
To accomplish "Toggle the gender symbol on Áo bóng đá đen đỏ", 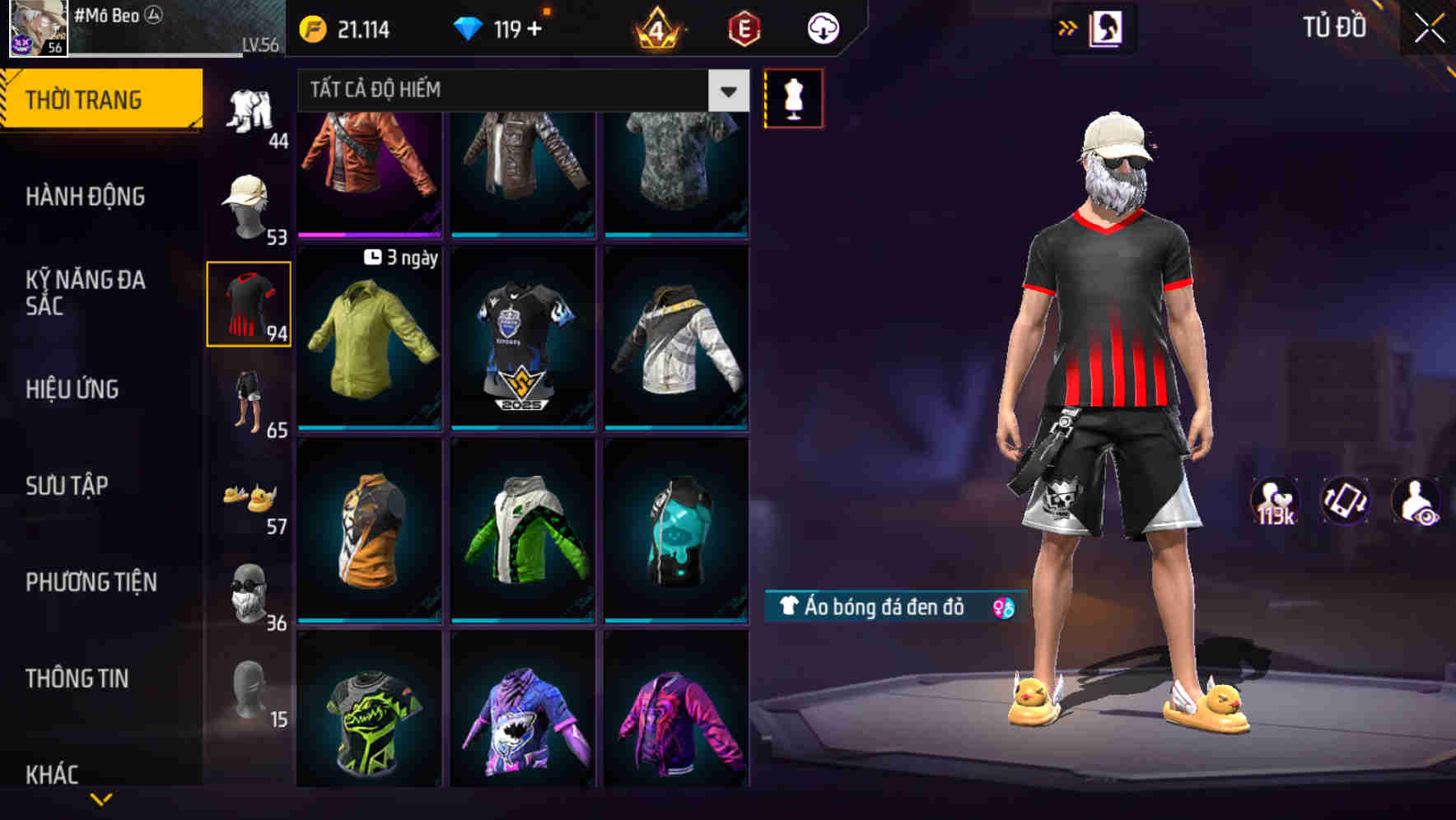I will pos(1001,606).
